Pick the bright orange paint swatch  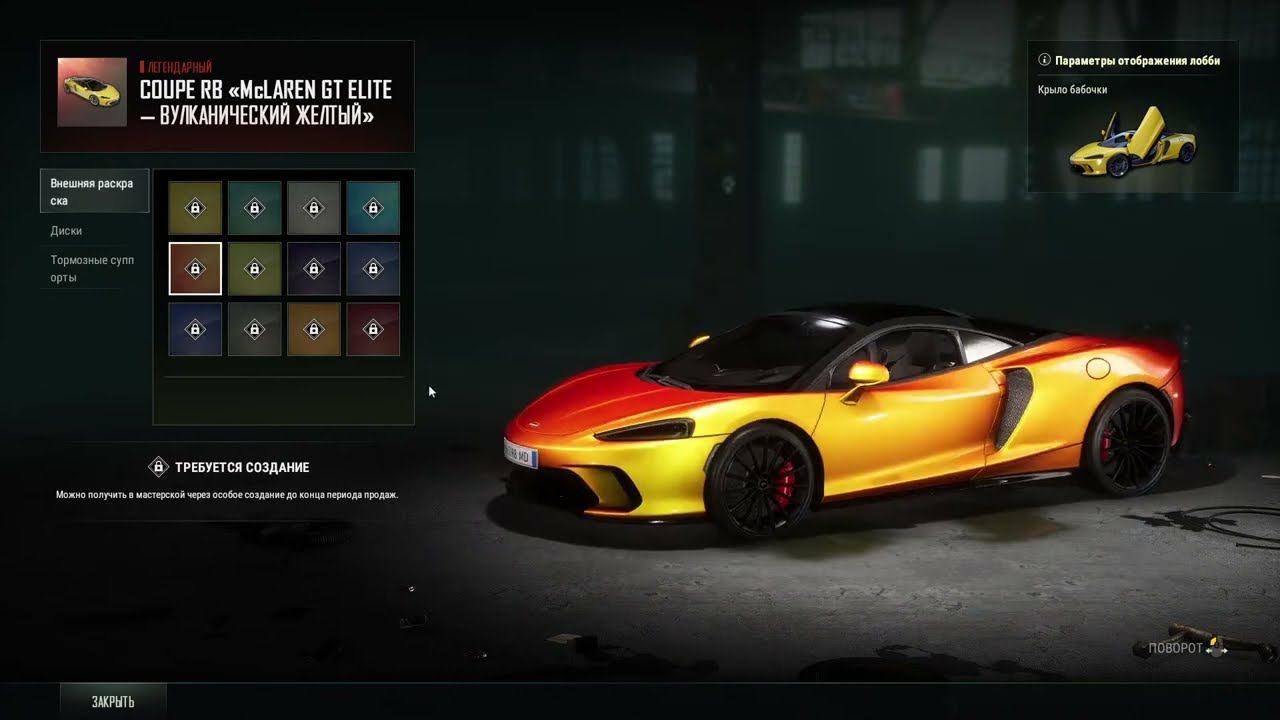tap(313, 328)
